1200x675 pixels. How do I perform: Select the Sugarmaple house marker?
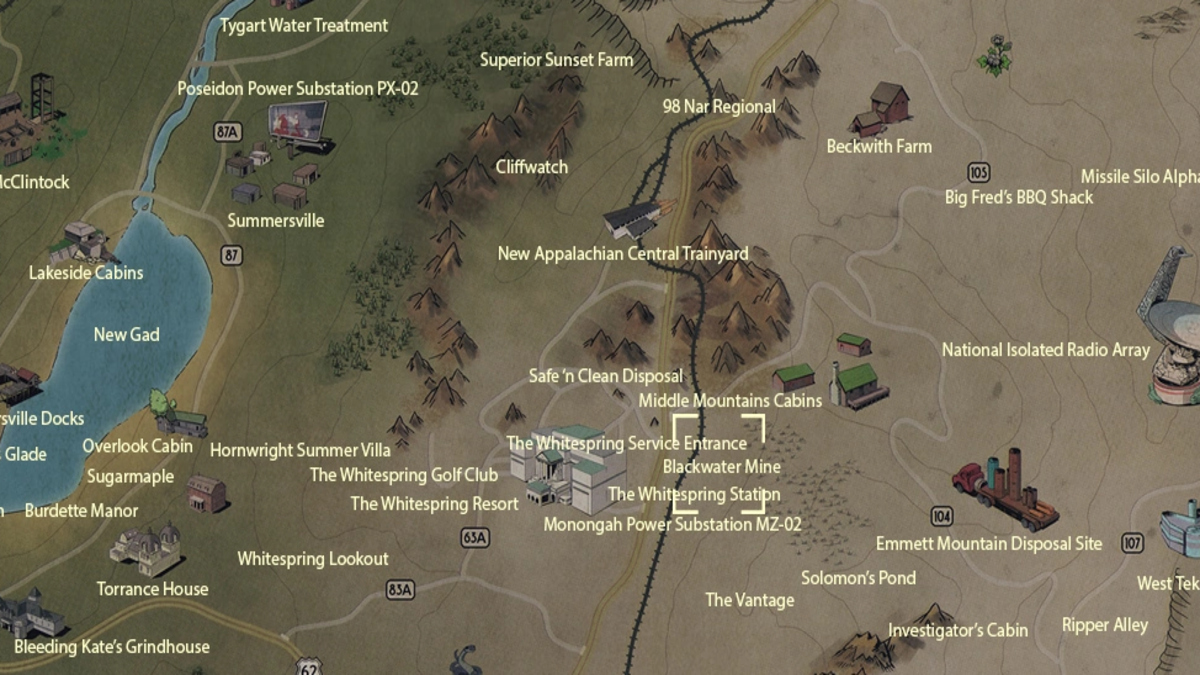point(206,493)
